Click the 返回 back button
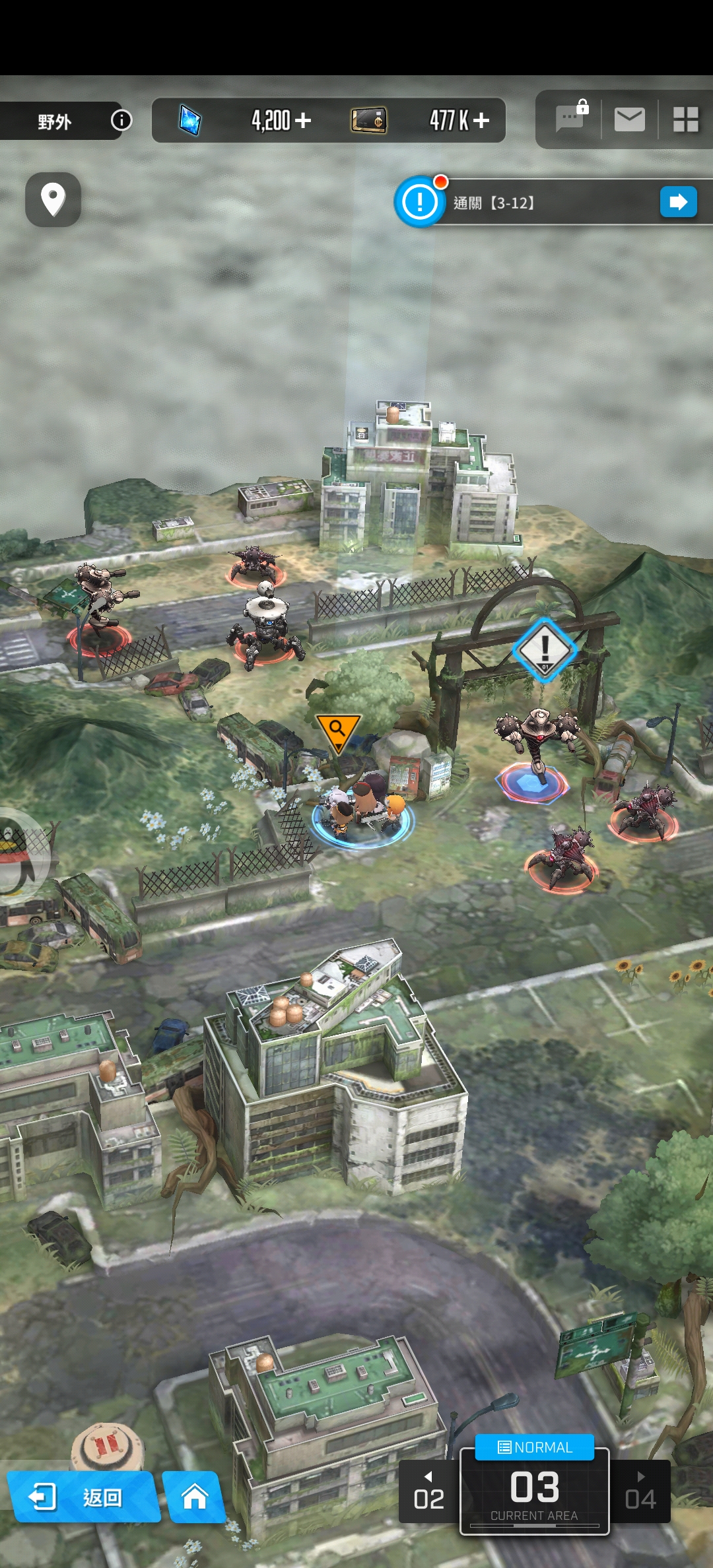This screenshot has width=713, height=1568. (84, 1497)
